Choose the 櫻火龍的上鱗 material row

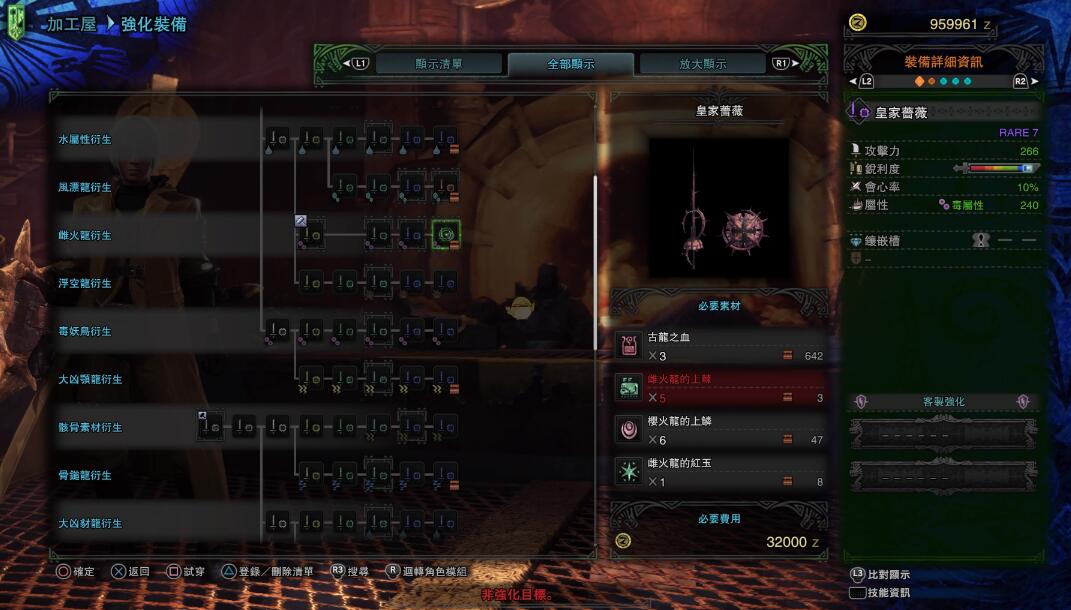pos(719,430)
